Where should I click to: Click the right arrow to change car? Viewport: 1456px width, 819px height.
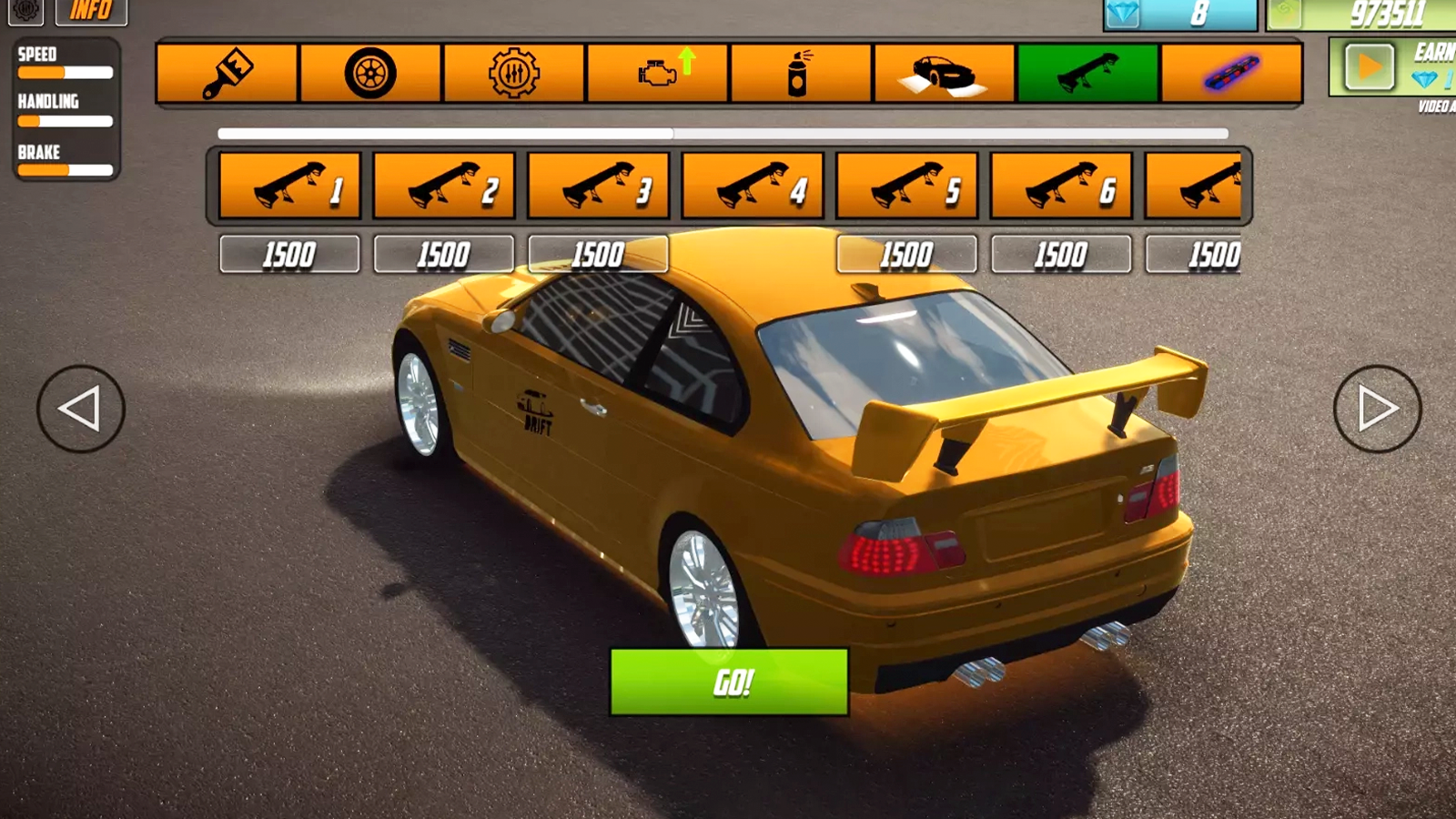pyautogui.click(x=1377, y=409)
